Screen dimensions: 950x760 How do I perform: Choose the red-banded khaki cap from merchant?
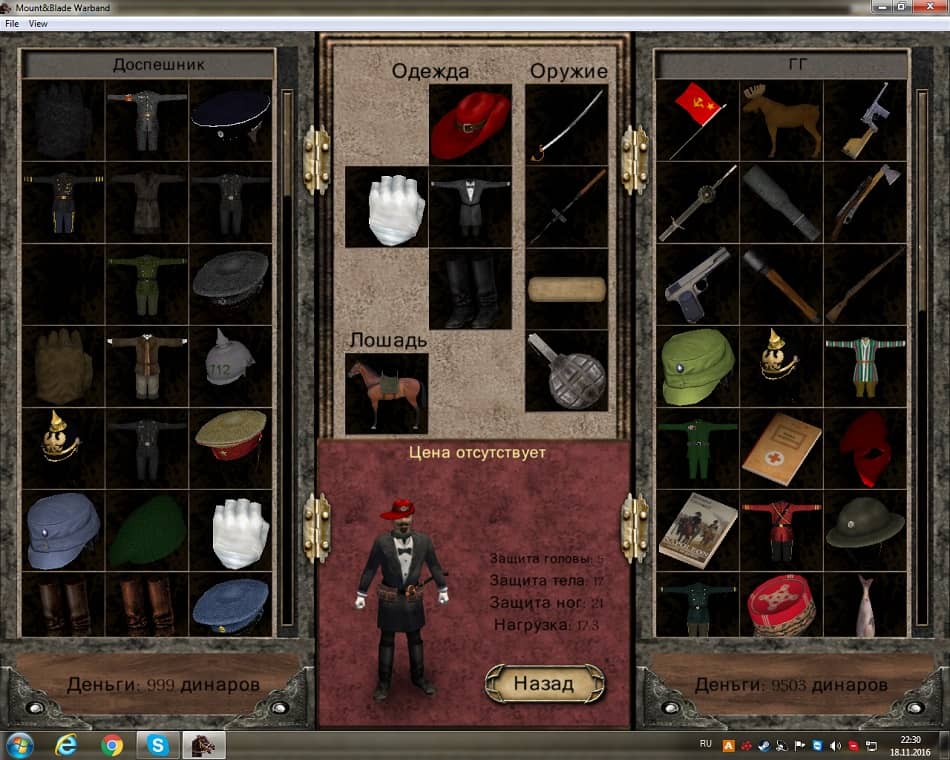[230, 448]
